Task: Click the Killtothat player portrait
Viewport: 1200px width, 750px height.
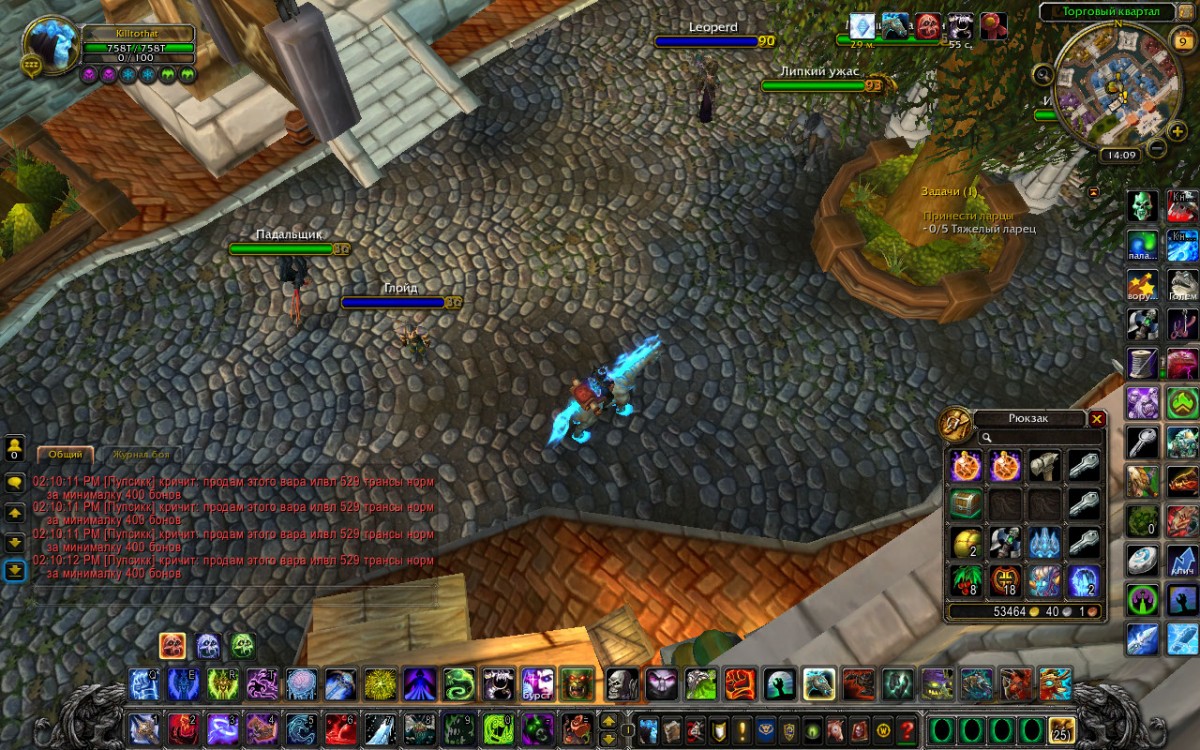Action: (51, 46)
